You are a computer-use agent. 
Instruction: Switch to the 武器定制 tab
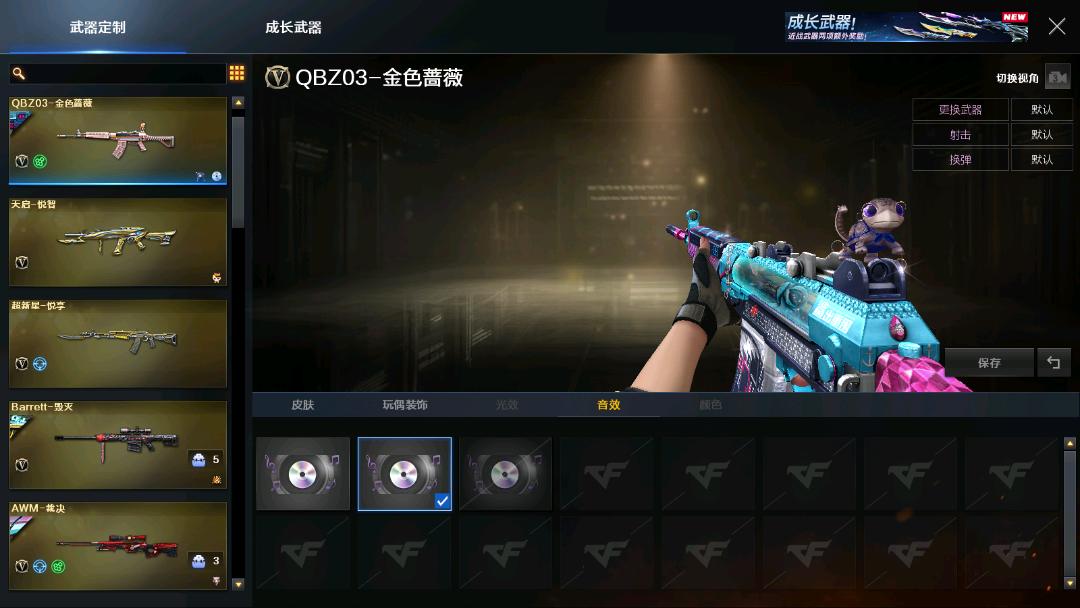coord(97,27)
